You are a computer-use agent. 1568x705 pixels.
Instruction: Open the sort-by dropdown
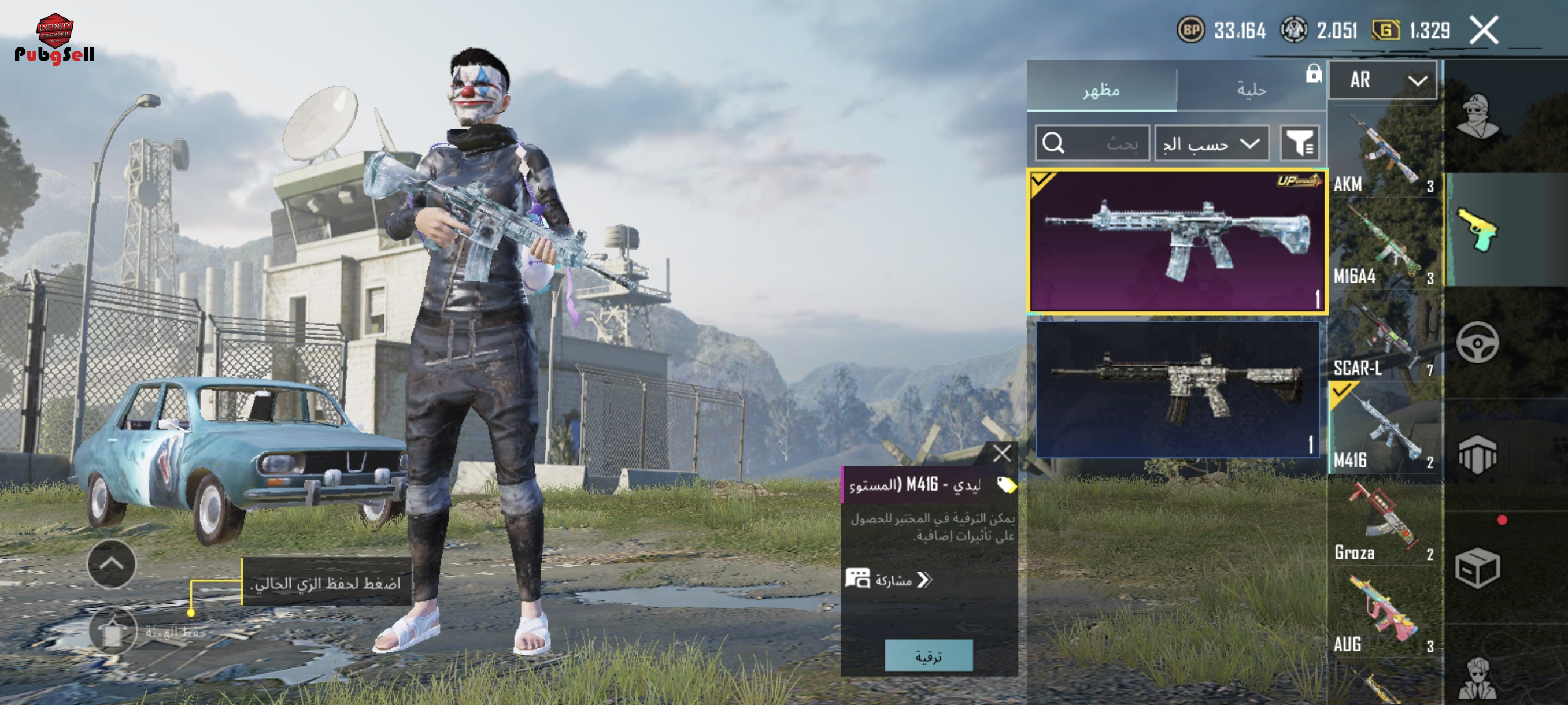1211,143
